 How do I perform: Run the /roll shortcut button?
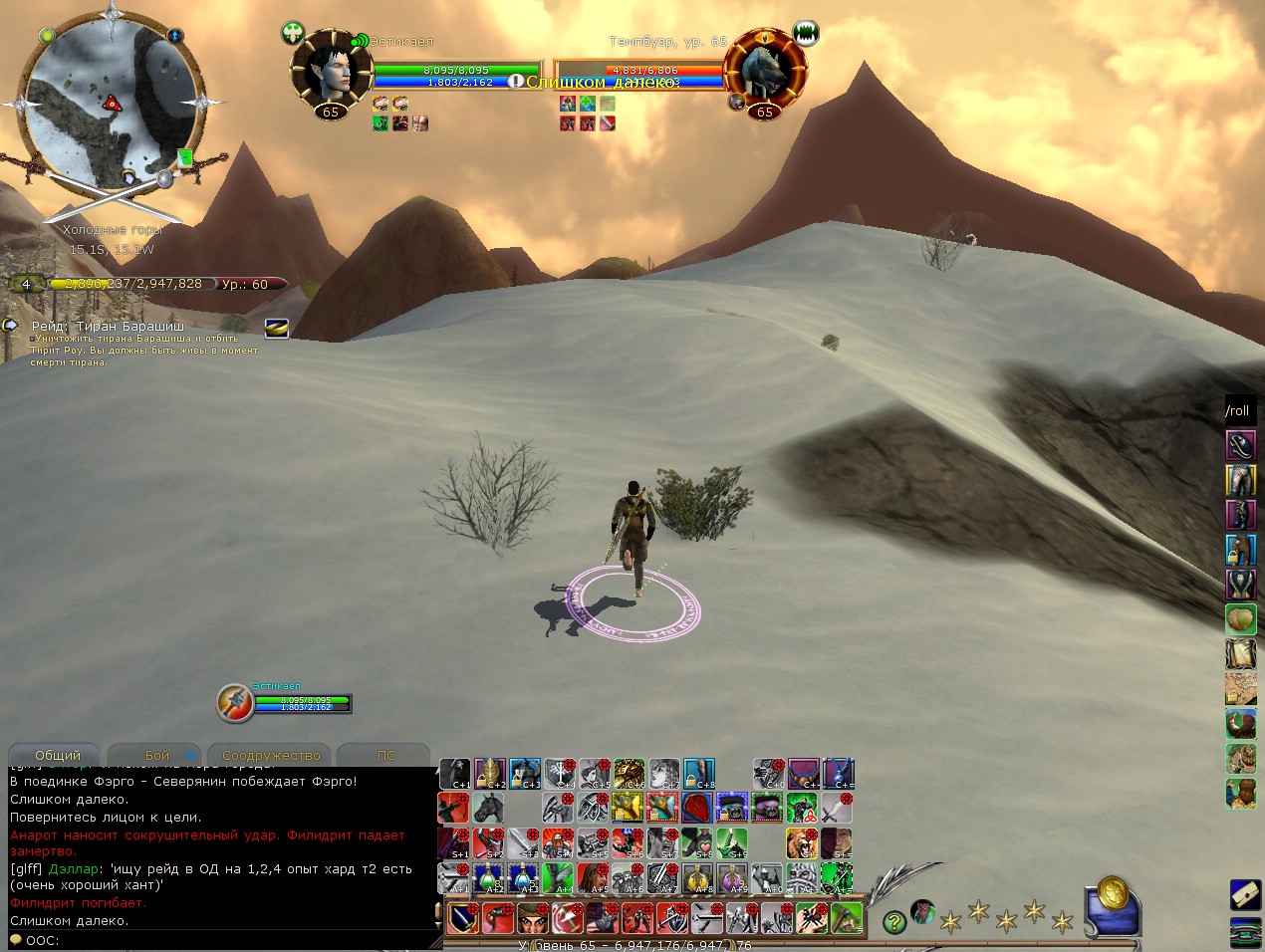(x=1238, y=410)
